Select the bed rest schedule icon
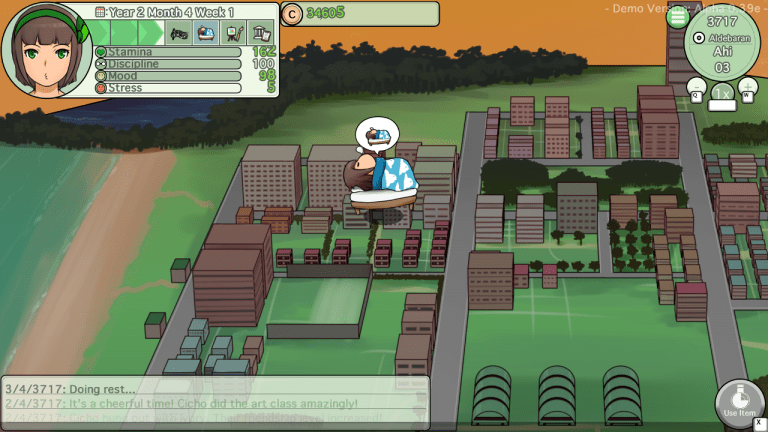Image resolution: width=768 pixels, height=432 pixels. pyautogui.click(x=206, y=33)
